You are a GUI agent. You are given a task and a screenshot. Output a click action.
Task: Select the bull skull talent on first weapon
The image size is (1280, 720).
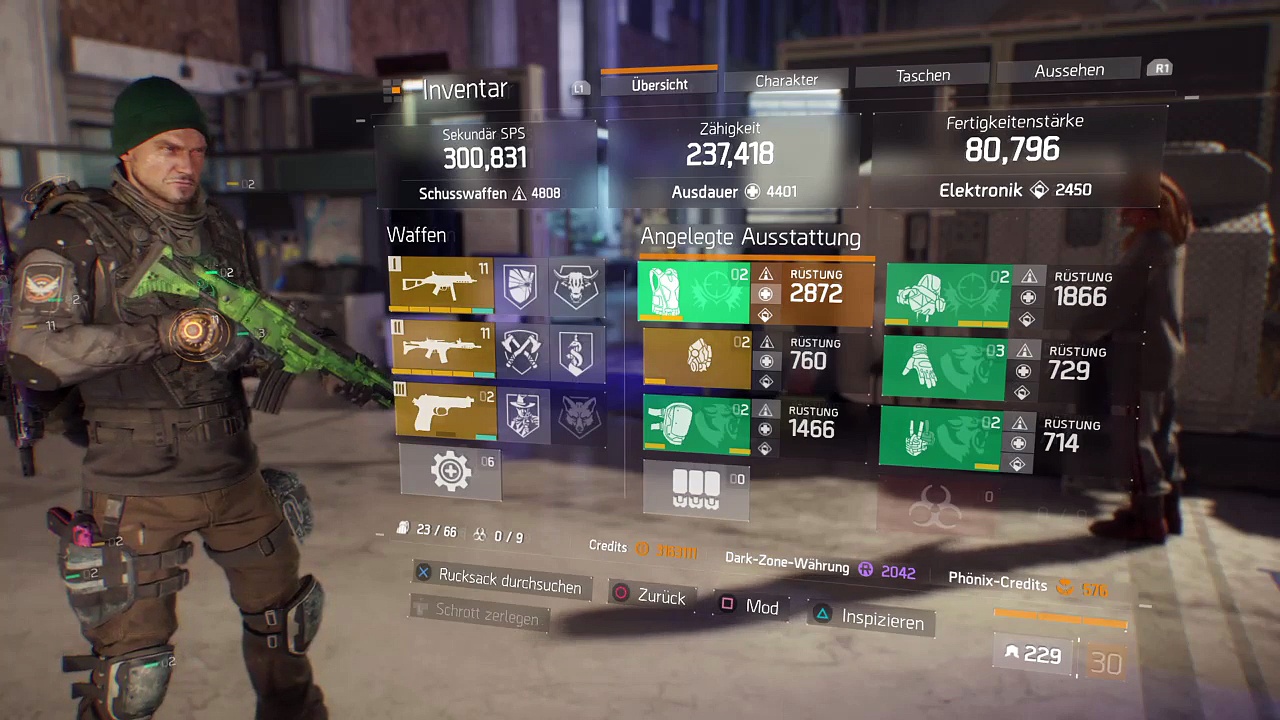576,286
